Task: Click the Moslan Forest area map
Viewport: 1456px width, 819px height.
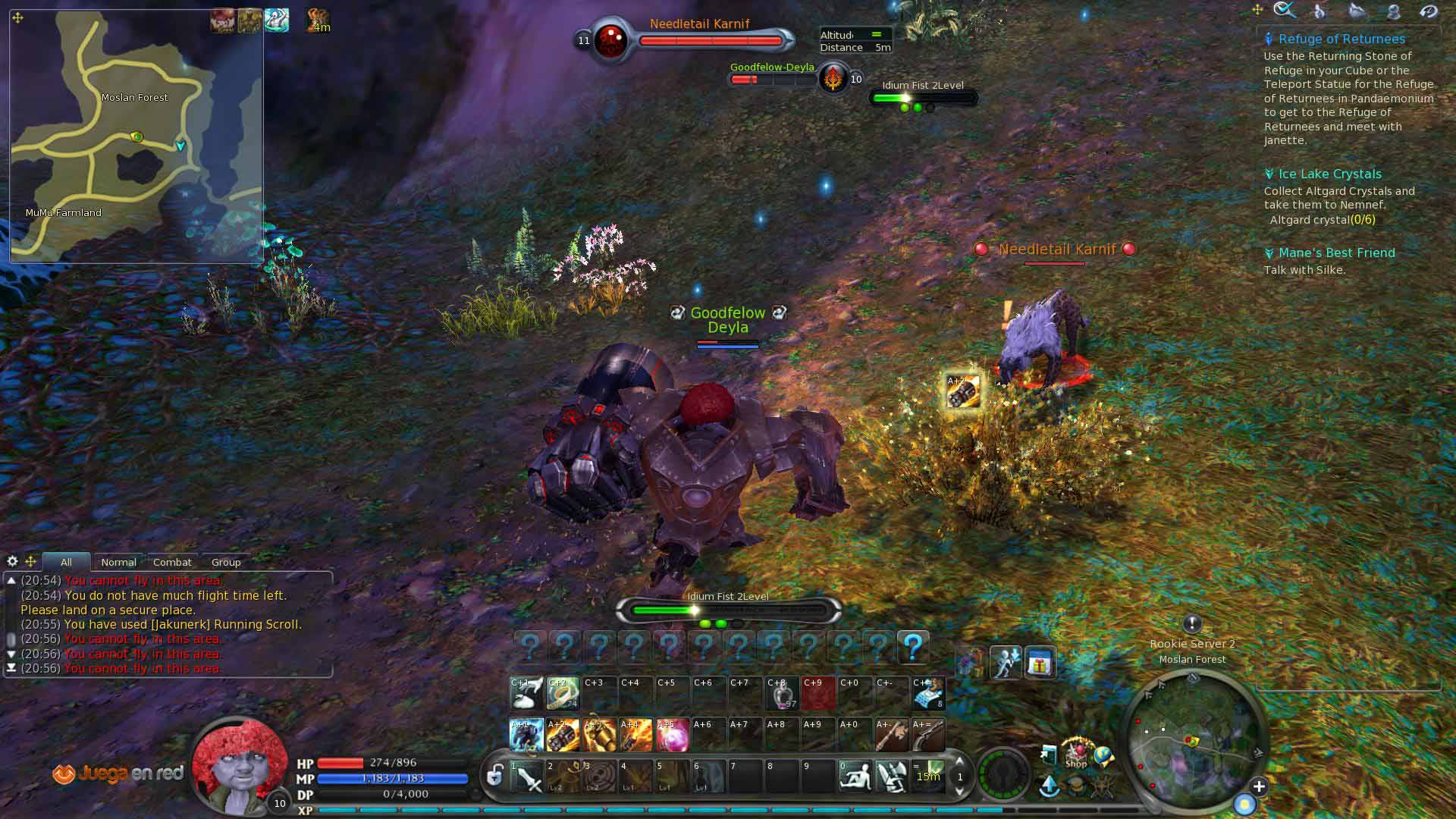Action: coord(136,136)
